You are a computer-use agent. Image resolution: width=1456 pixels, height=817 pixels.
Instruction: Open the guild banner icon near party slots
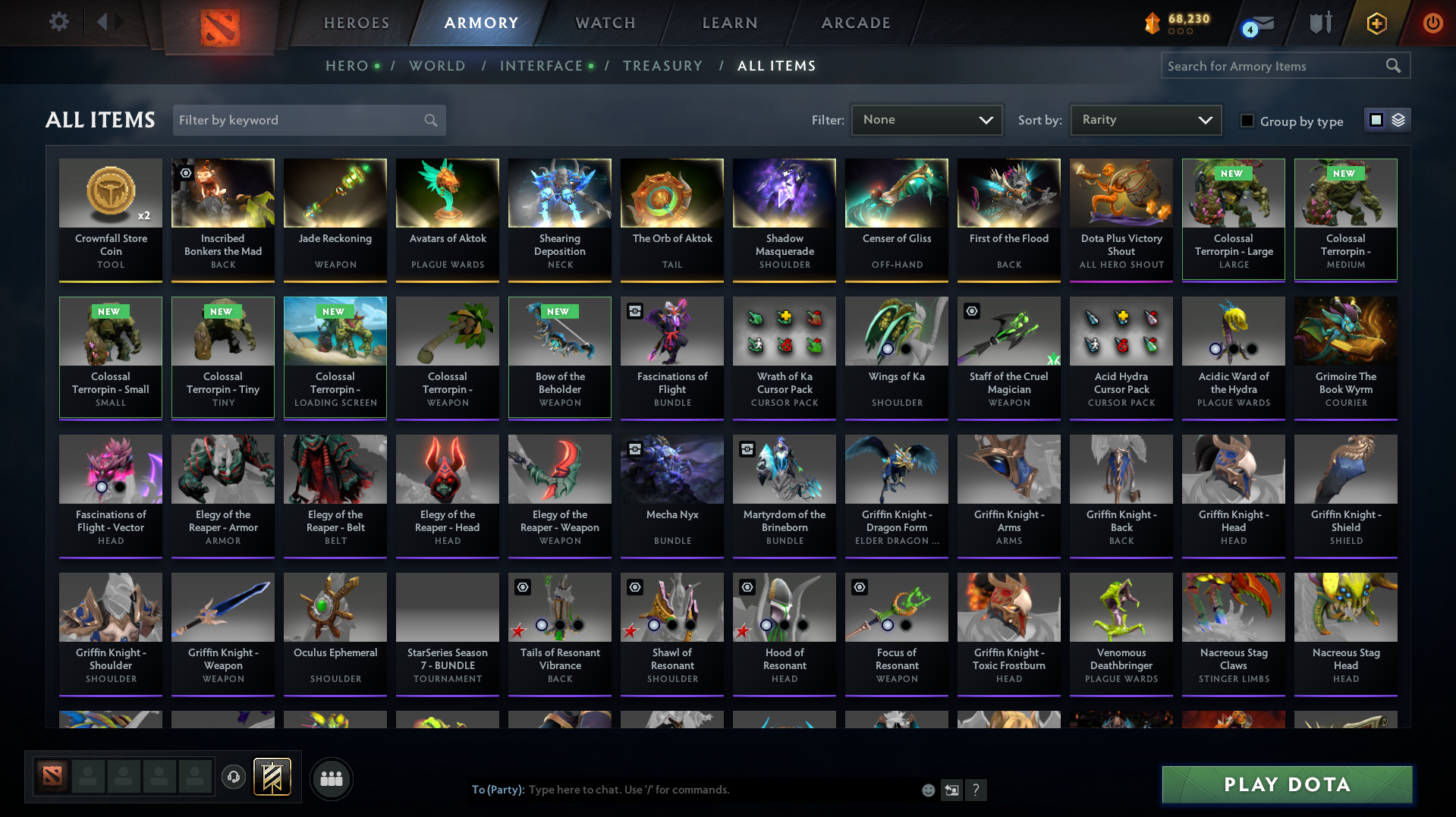click(x=273, y=778)
